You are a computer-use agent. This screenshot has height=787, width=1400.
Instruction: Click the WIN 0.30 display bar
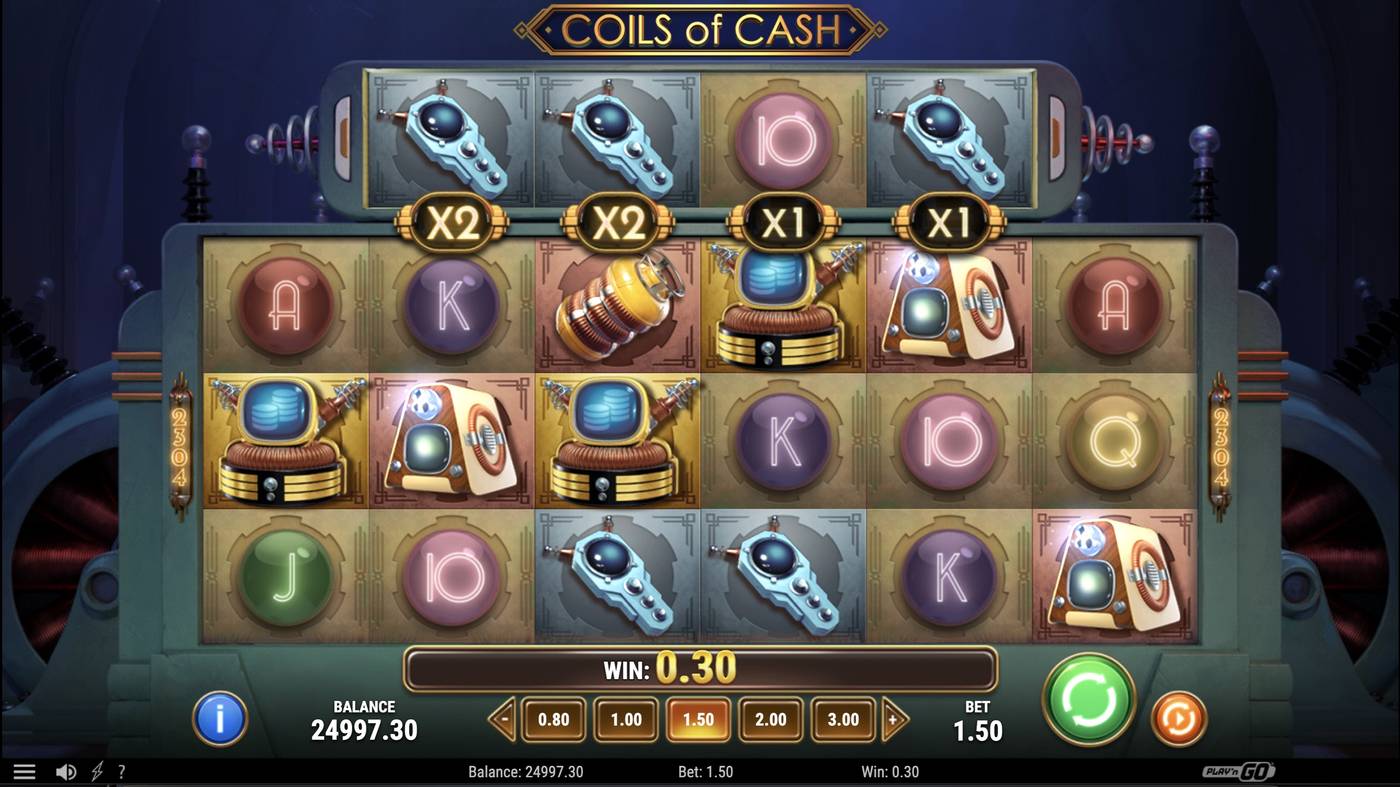[699, 670]
